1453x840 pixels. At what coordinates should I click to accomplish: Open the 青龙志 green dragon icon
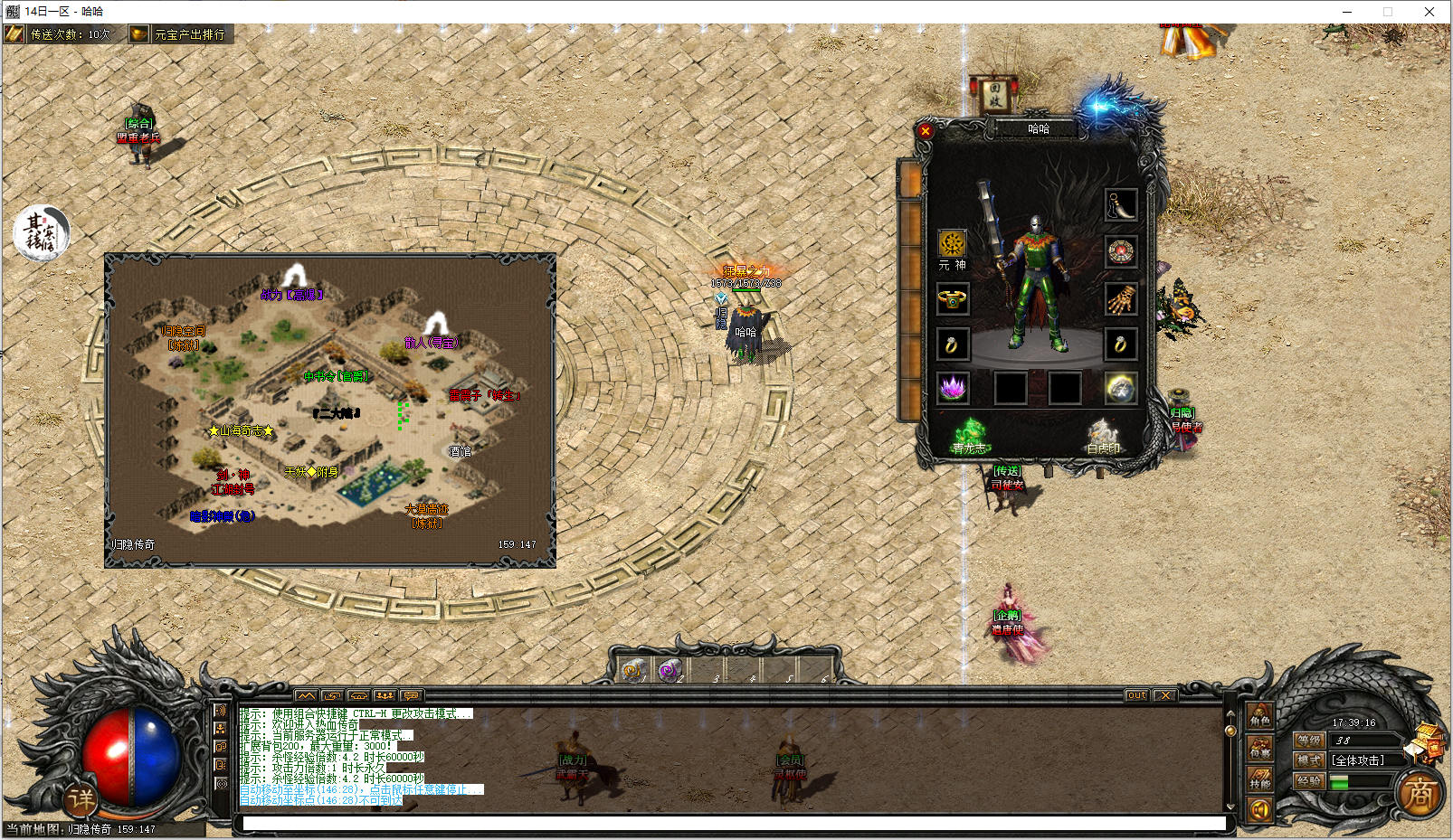970,434
